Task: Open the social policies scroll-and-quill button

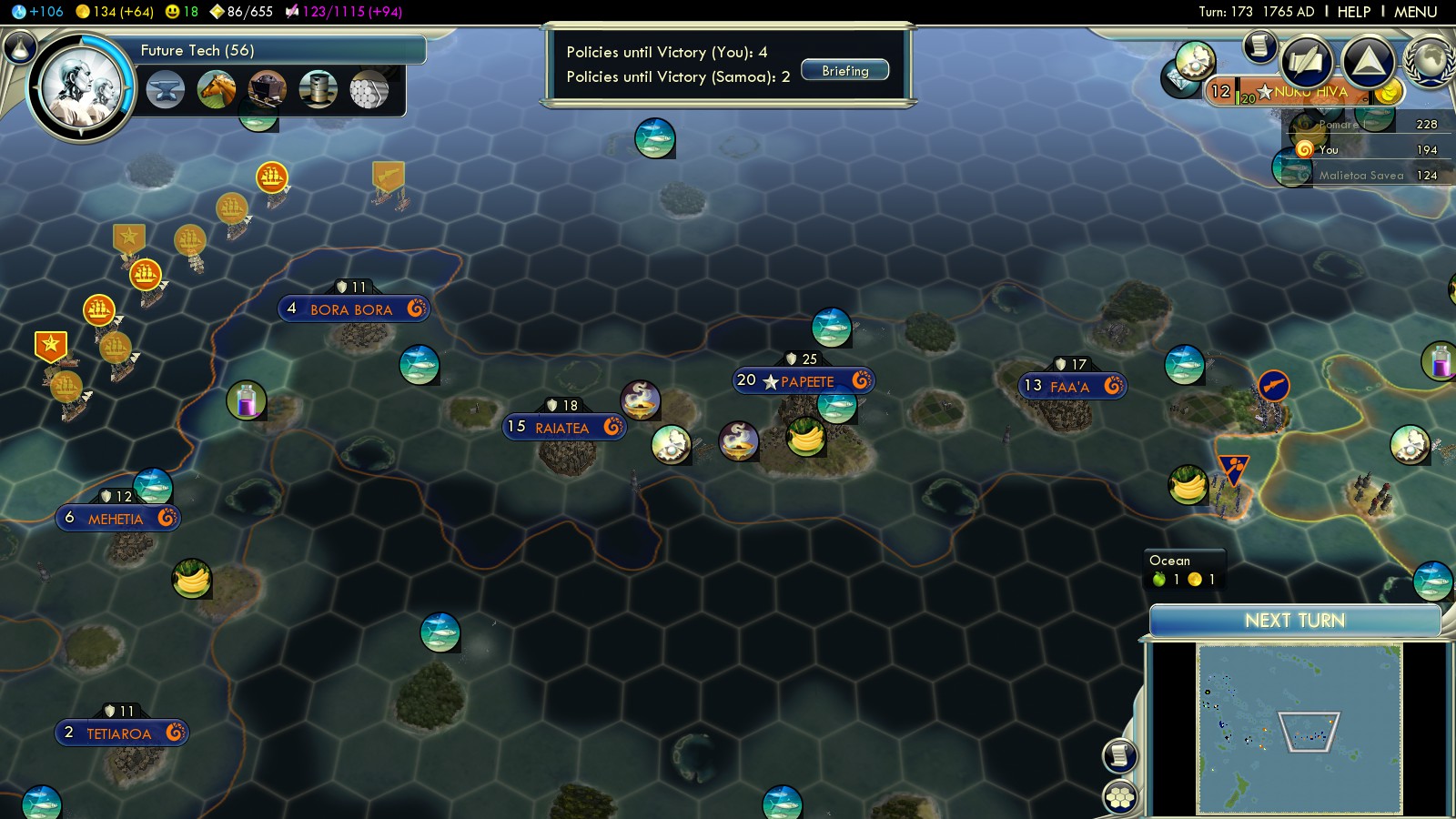Action: click(x=1307, y=62)
